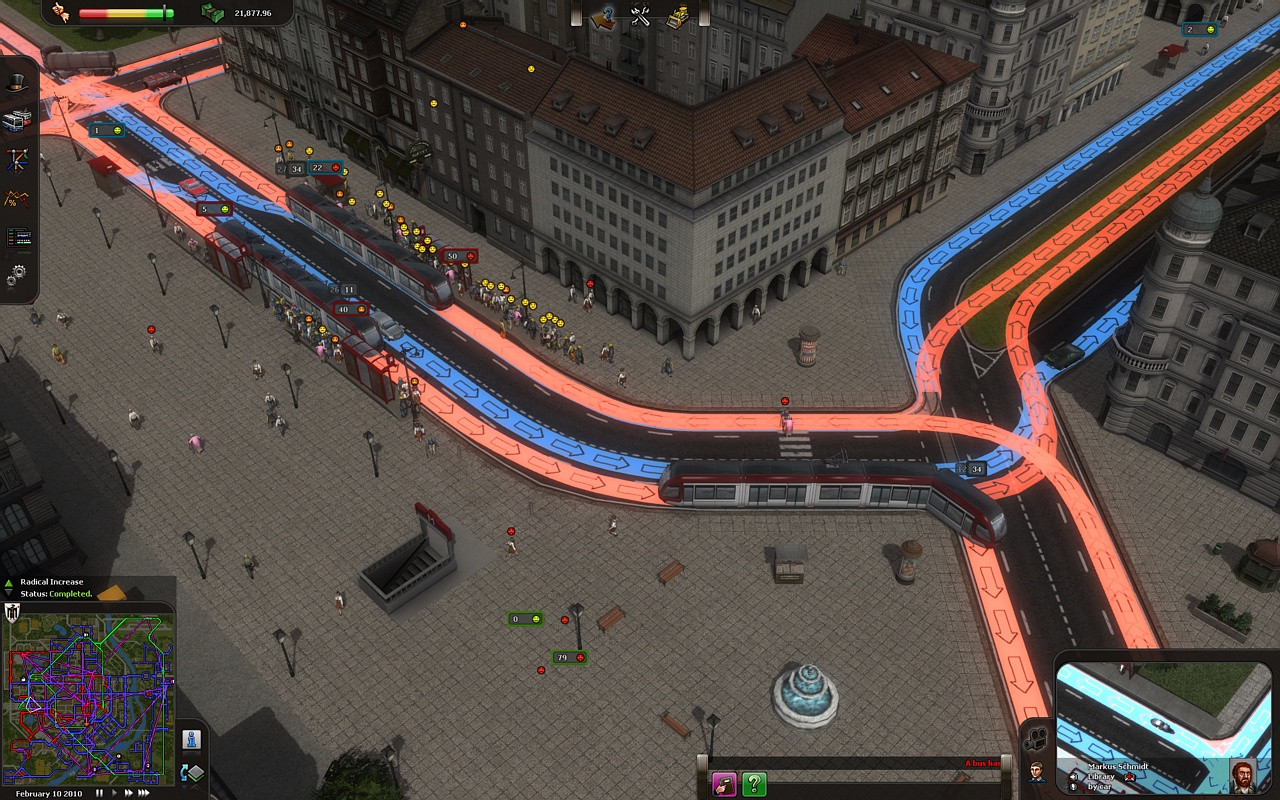1280x800 pixels.
Task: Open the vehicles menu with bus icon
Action: click(17, 121)
